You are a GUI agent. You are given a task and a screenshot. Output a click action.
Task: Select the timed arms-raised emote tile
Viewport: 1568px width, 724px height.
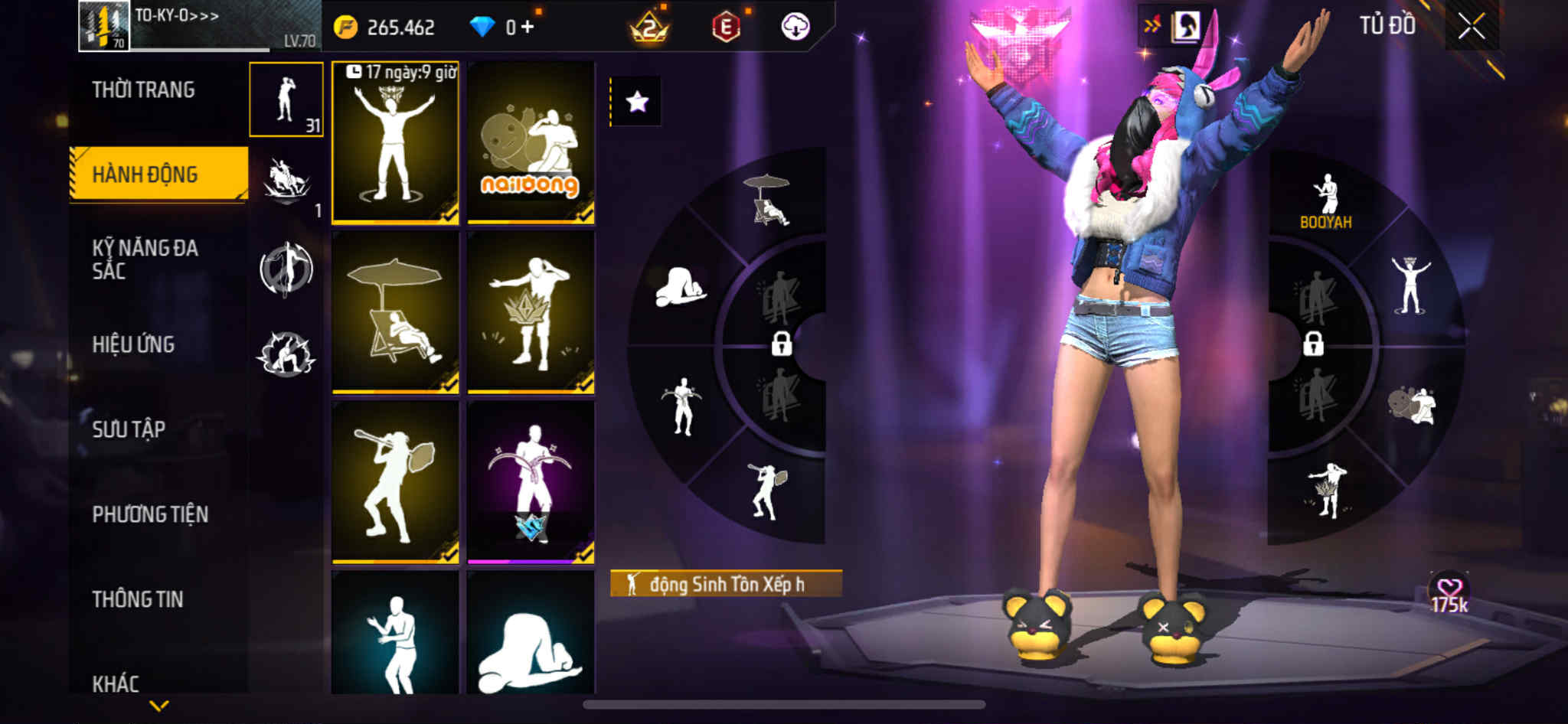(395, 143)
